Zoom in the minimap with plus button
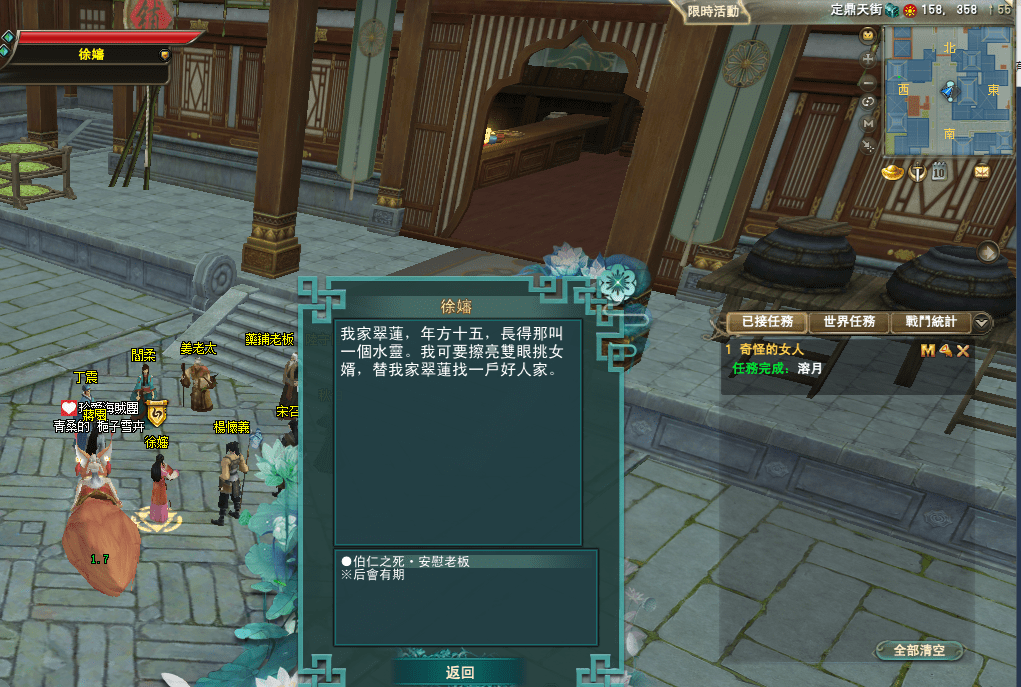 [x=868, y=59]
